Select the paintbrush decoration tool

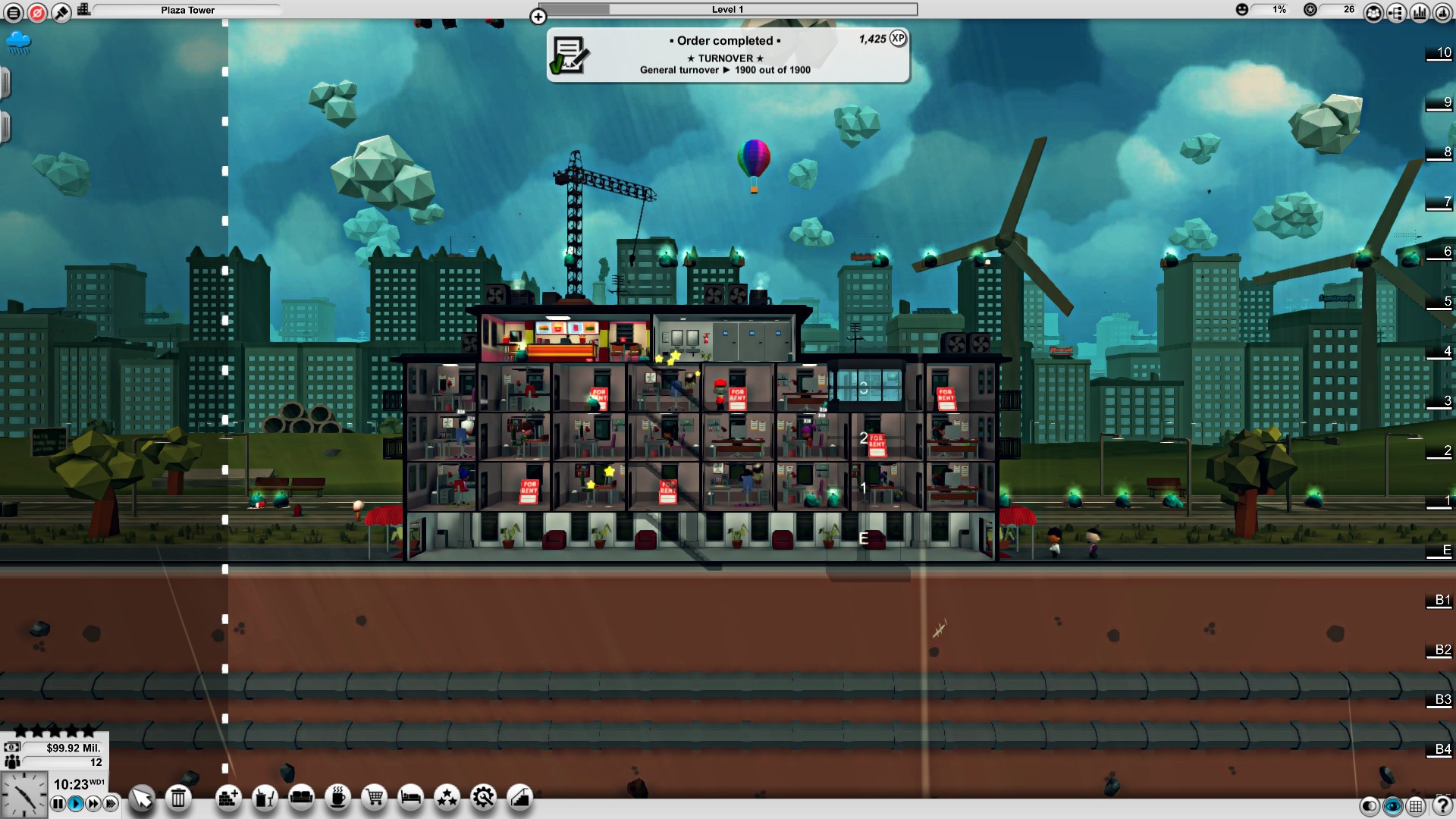click(x=61, y=11)
